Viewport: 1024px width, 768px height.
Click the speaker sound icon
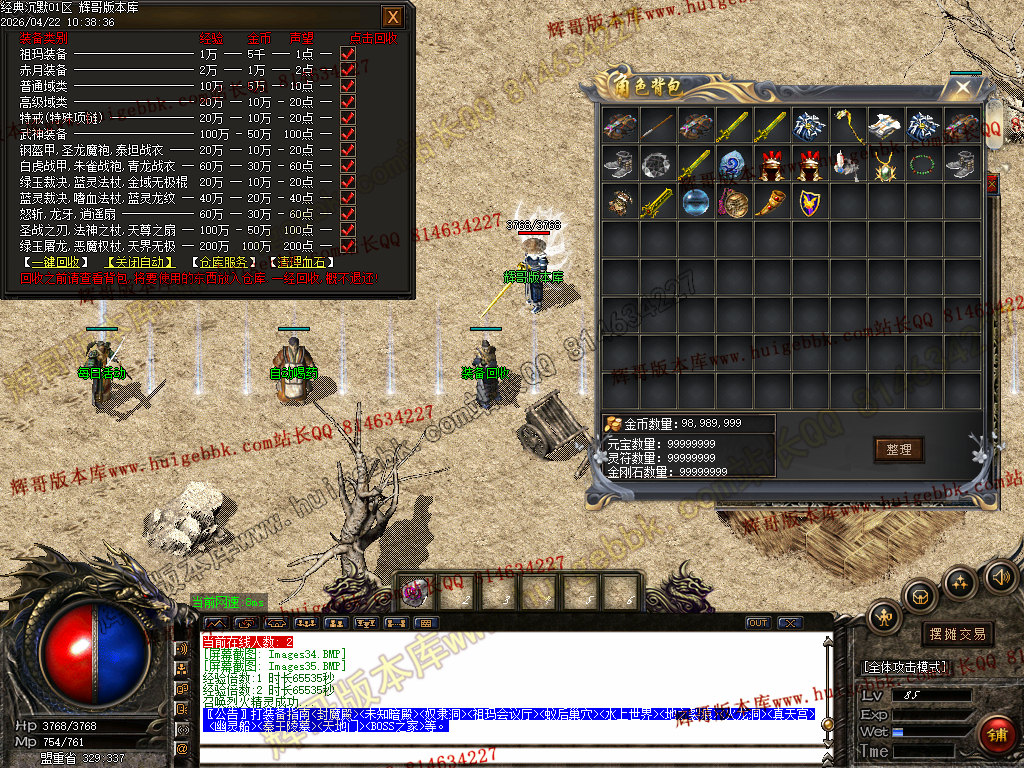[1000, 577]
